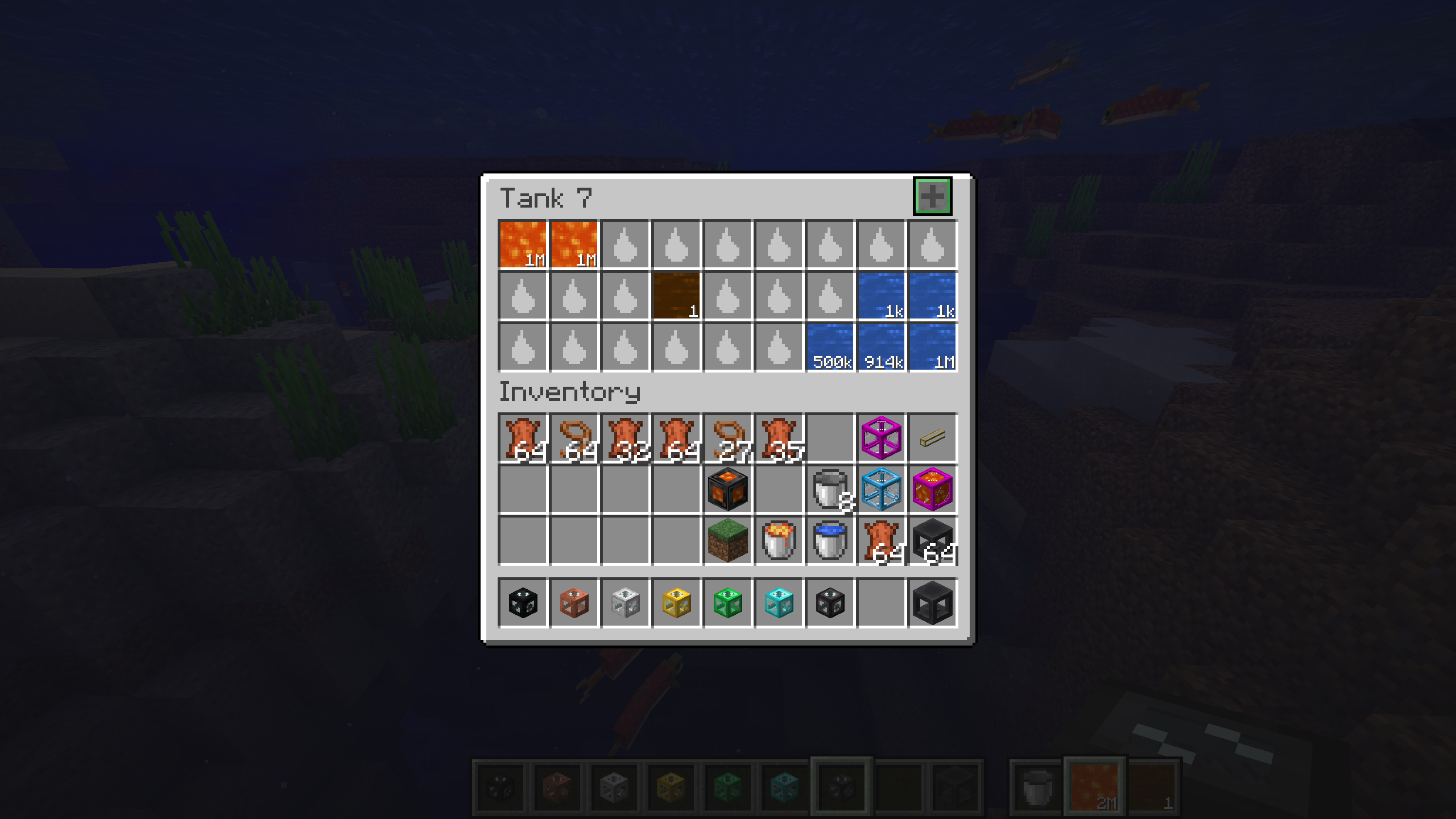Select the water bucket in the inventory

(829, 539)
